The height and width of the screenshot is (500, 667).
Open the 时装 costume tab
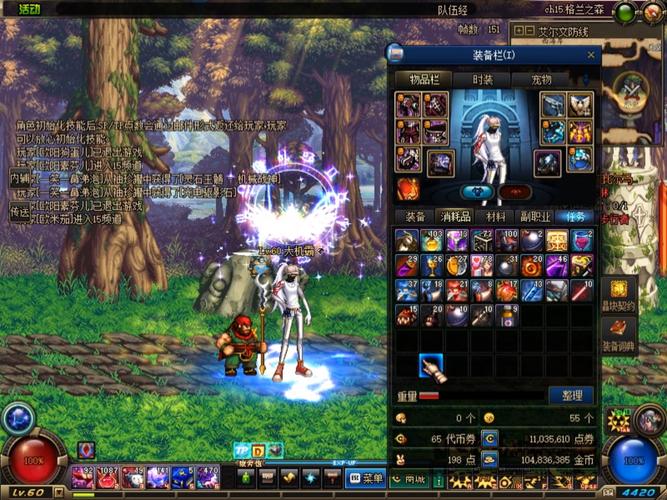[x=483, y=79]
